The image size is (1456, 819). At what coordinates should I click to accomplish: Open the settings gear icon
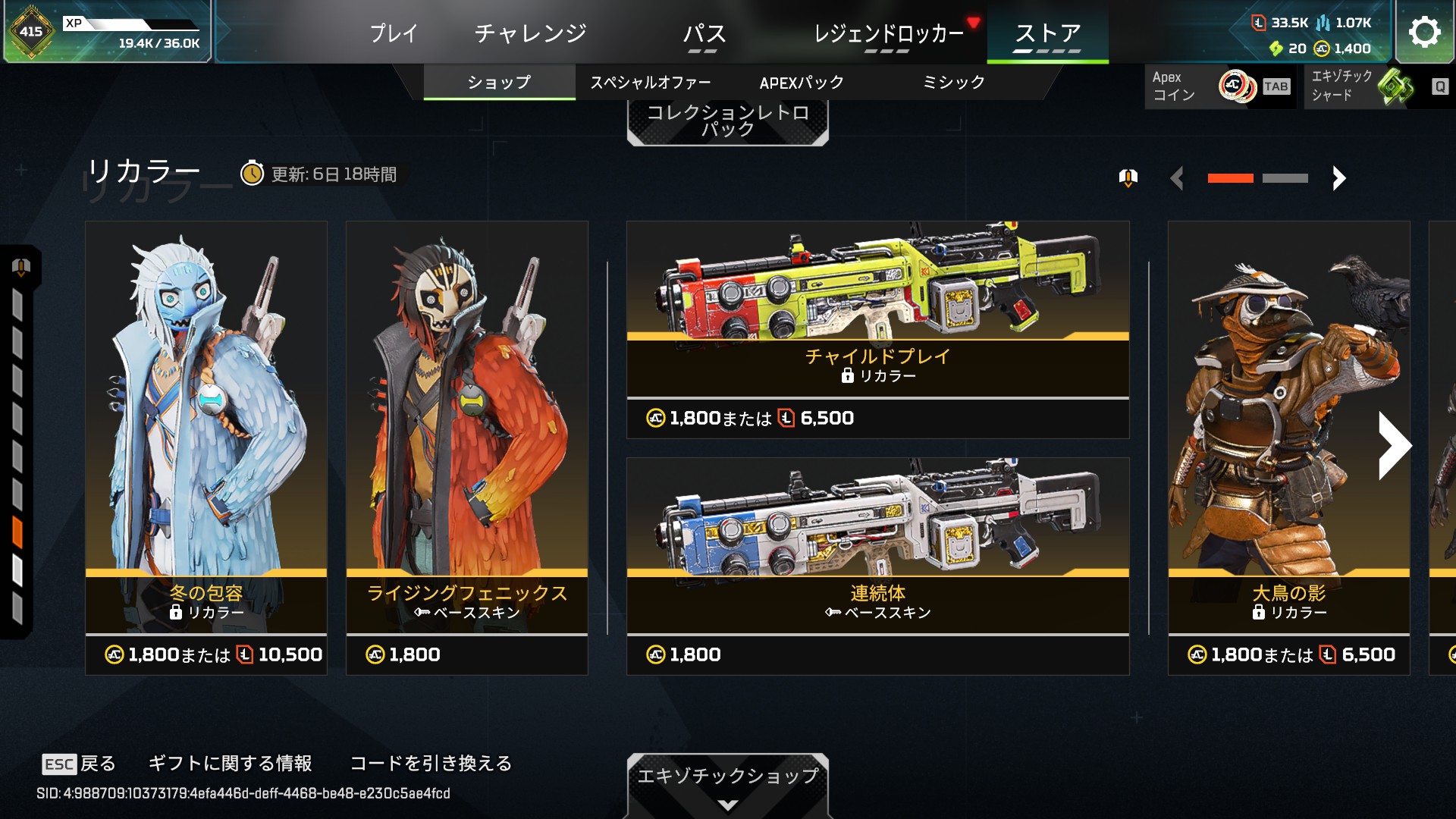point(1424,32)
